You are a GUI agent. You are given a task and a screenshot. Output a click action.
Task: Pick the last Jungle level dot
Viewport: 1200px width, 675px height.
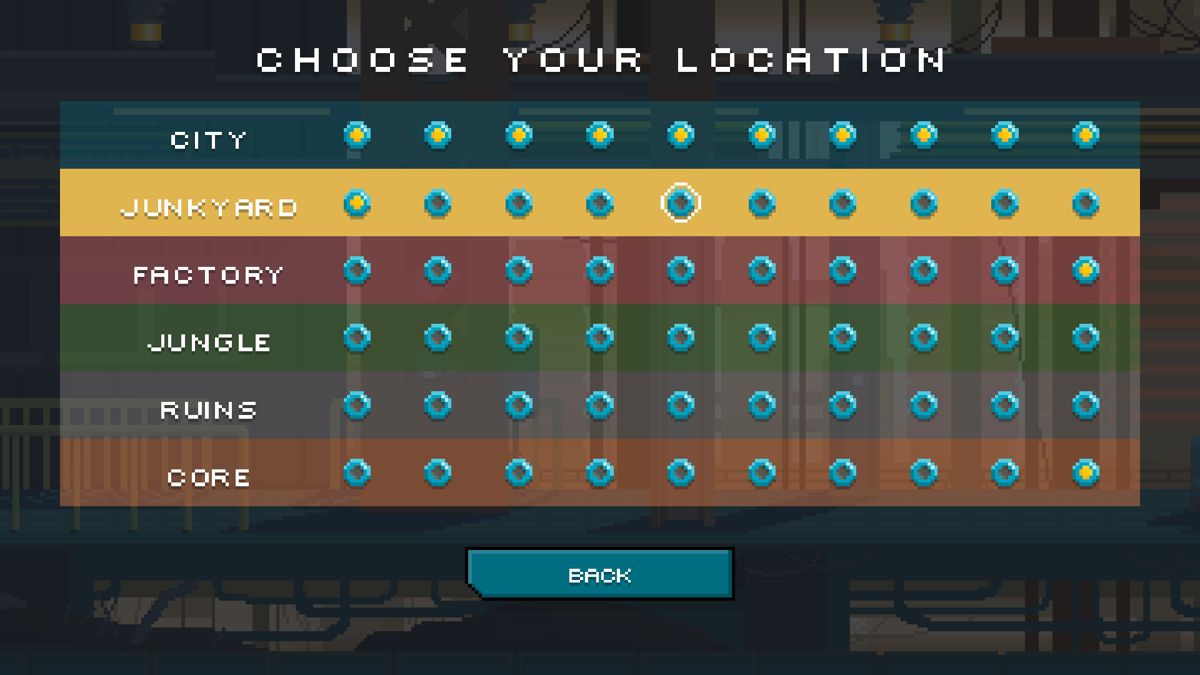pyautogui.click(x=1085, y=337)
